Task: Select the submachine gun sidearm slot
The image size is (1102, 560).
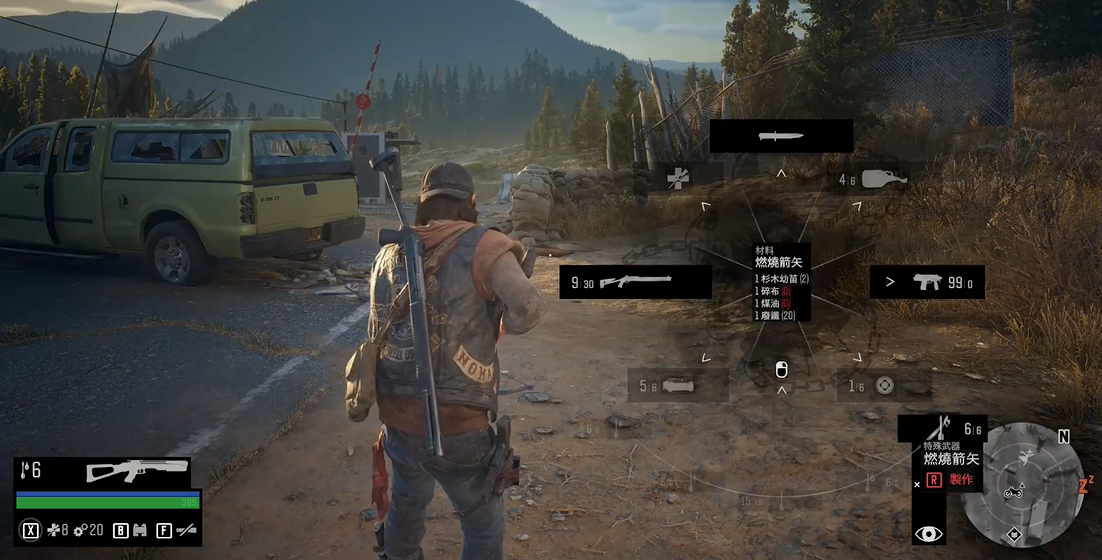Action: click(x=927, y=282)
